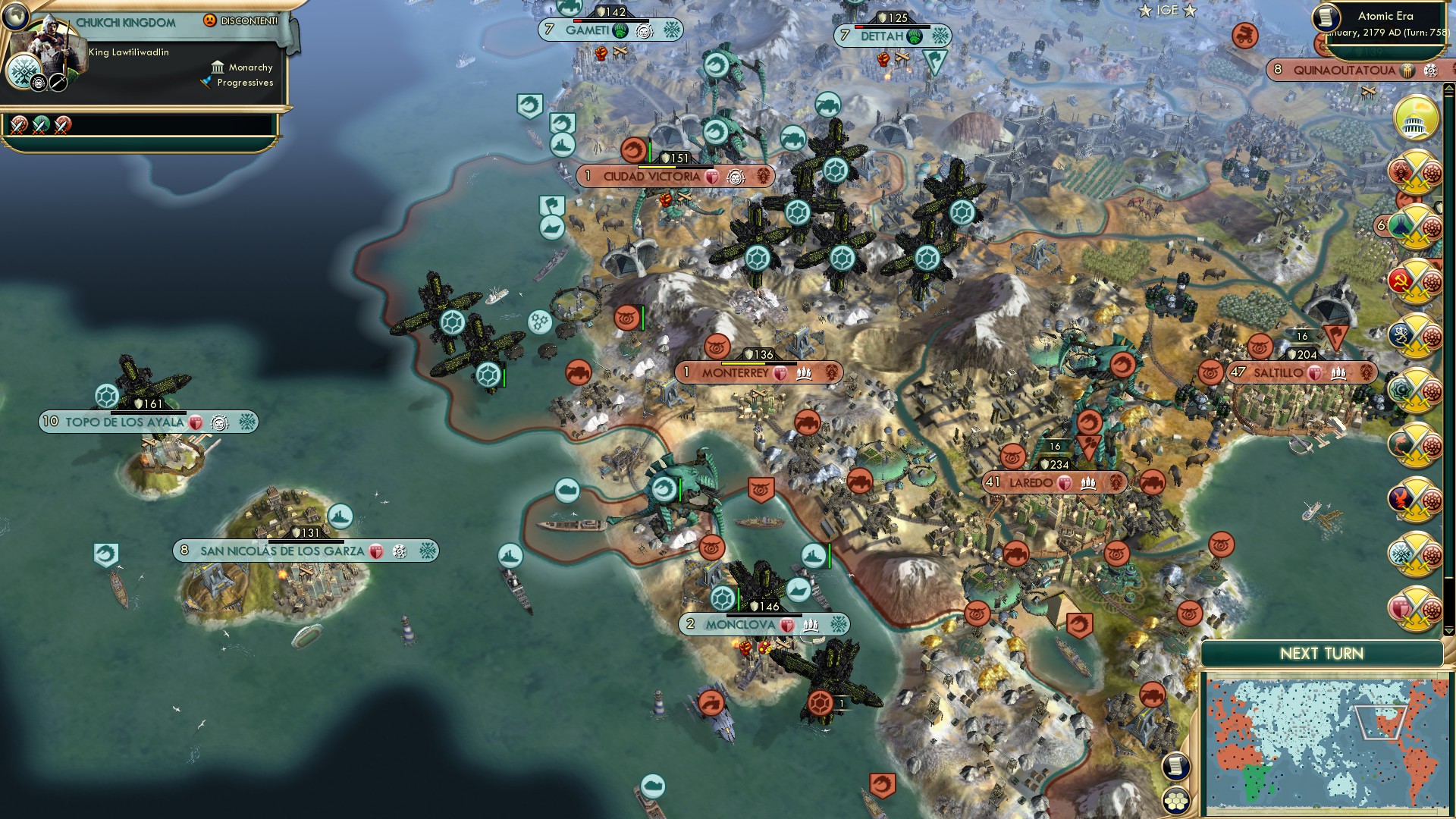Toggle the star icon left of IGE
The height and width of the screenshot is (819, 1456).
click(1145, 11)
